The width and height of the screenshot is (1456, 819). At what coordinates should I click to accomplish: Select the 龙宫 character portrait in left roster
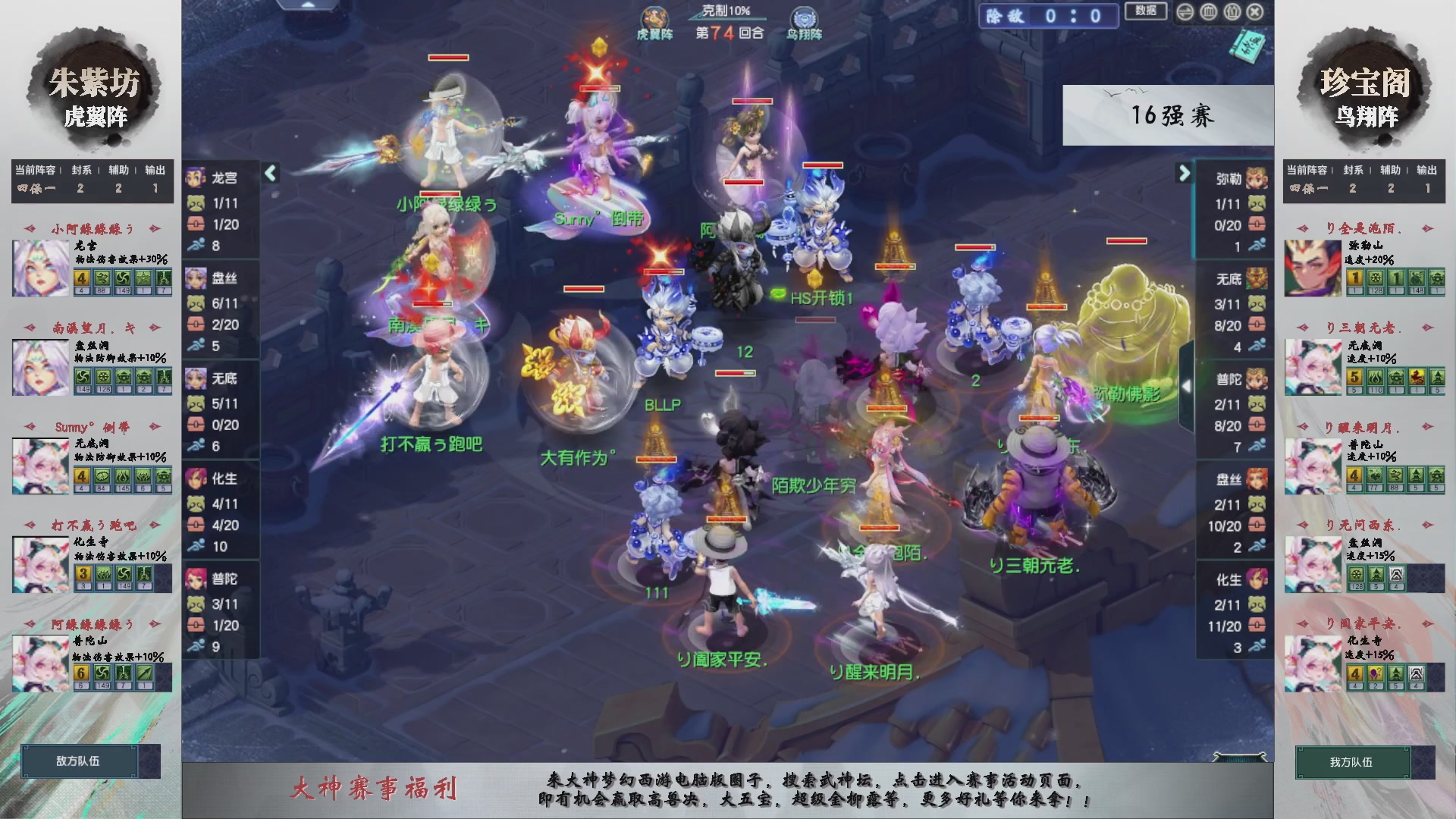coord(196,178)
